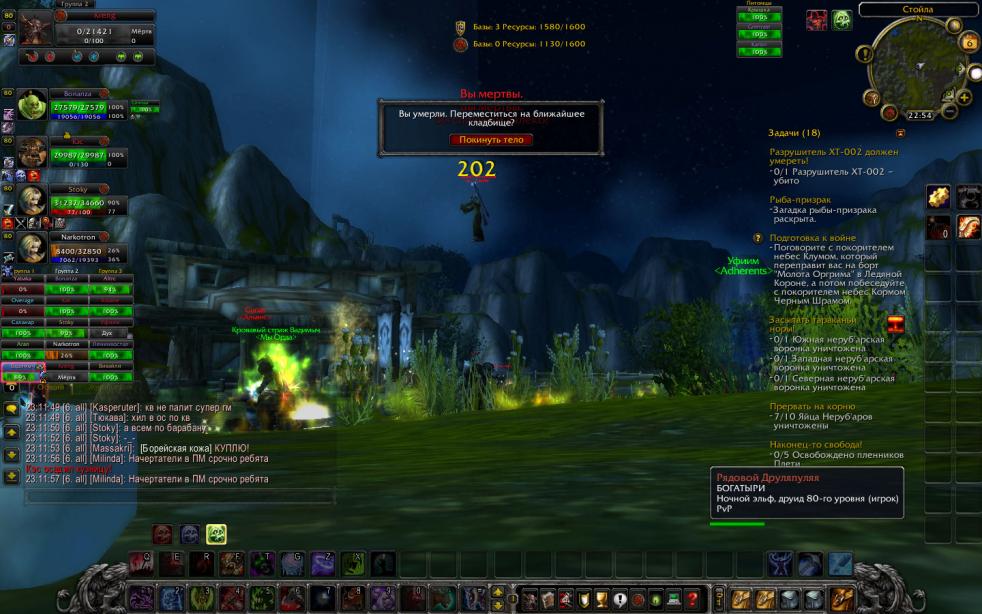Image resolution: width=982 pixels, height=614 pixels.
Task: Open the calendar button showing 6
Action: pos(968,42)
